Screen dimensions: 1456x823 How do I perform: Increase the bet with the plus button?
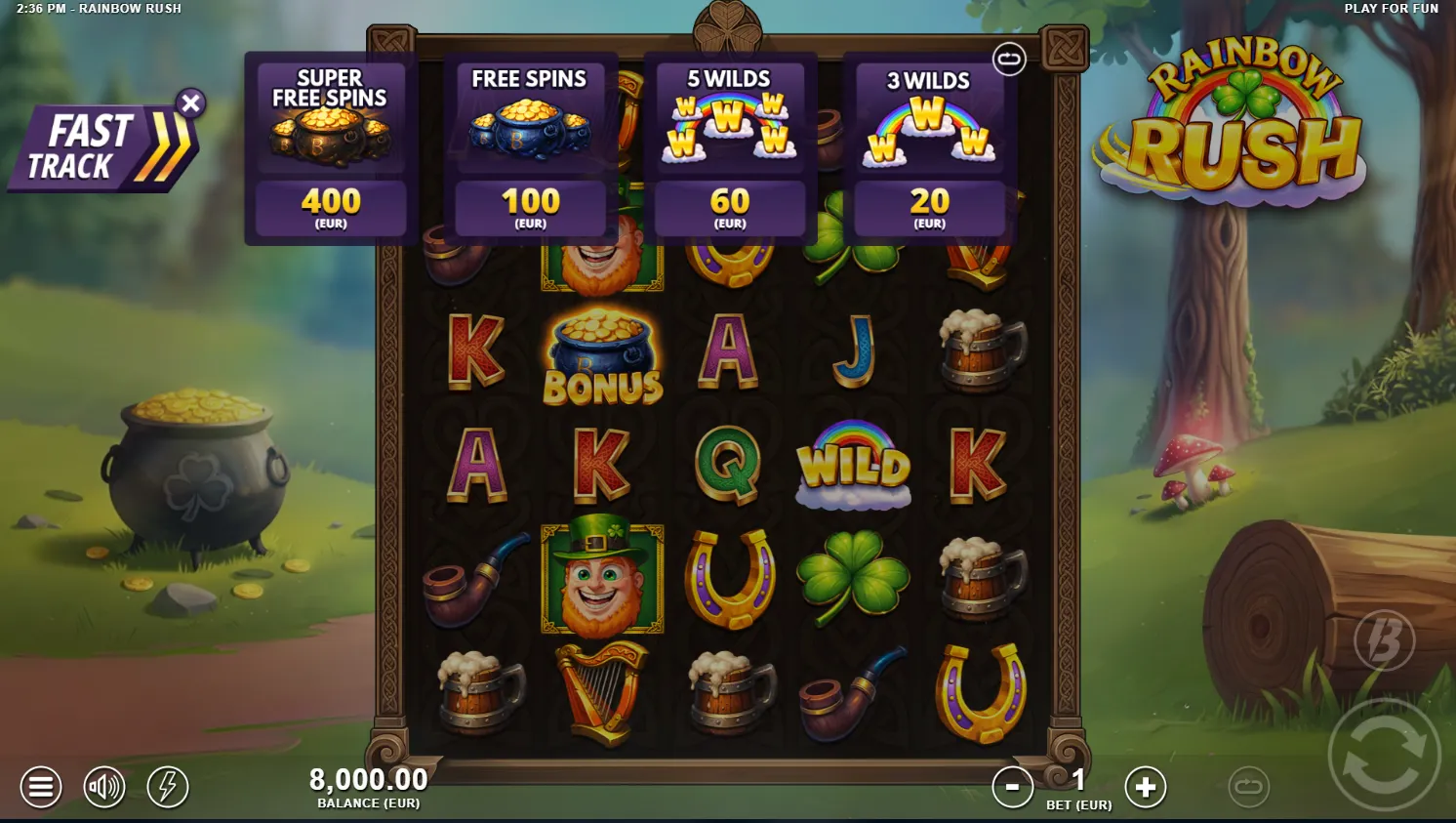click(1146, 787)
